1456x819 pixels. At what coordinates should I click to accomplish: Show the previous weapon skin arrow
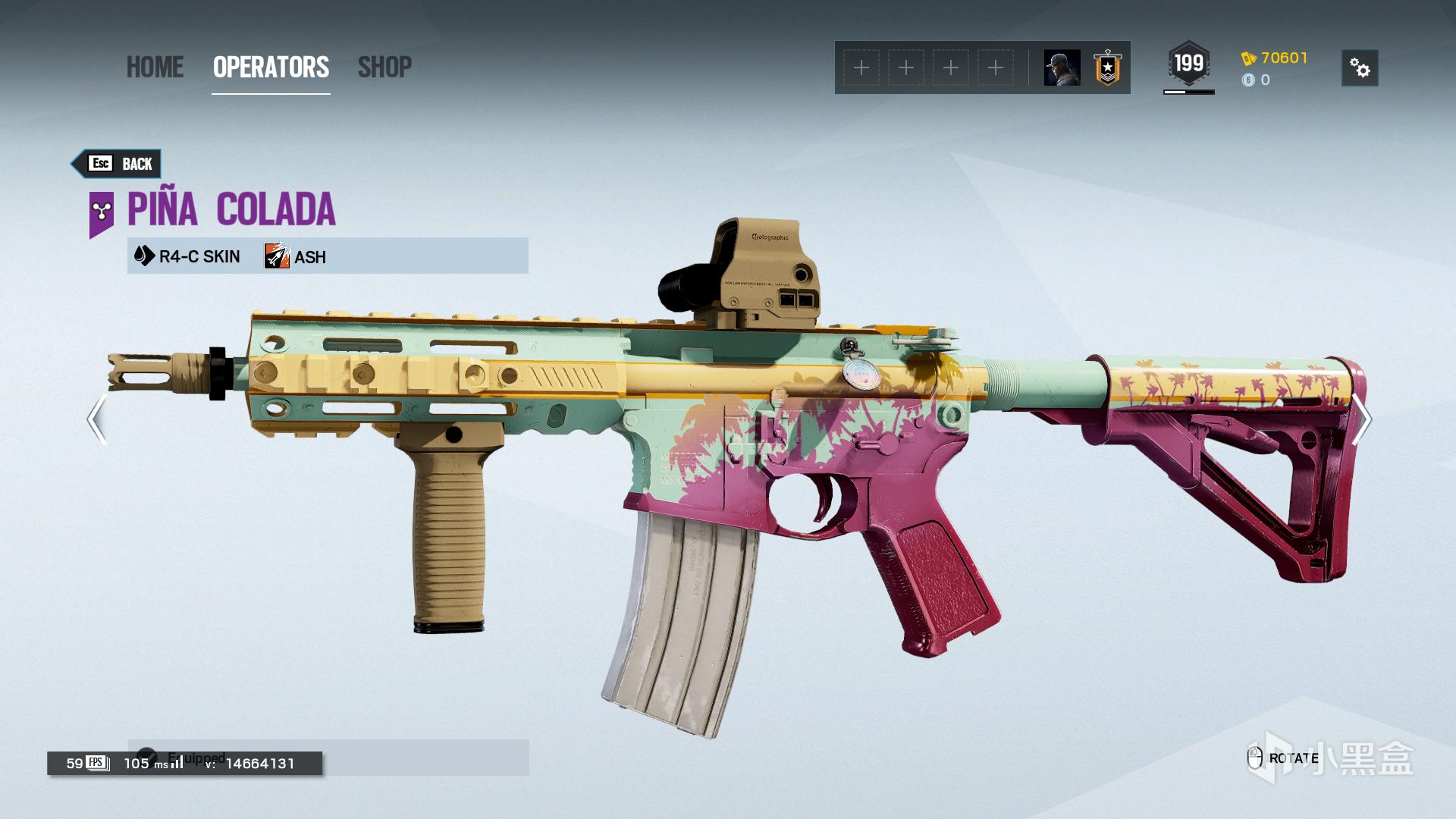(x=96, y=419)
